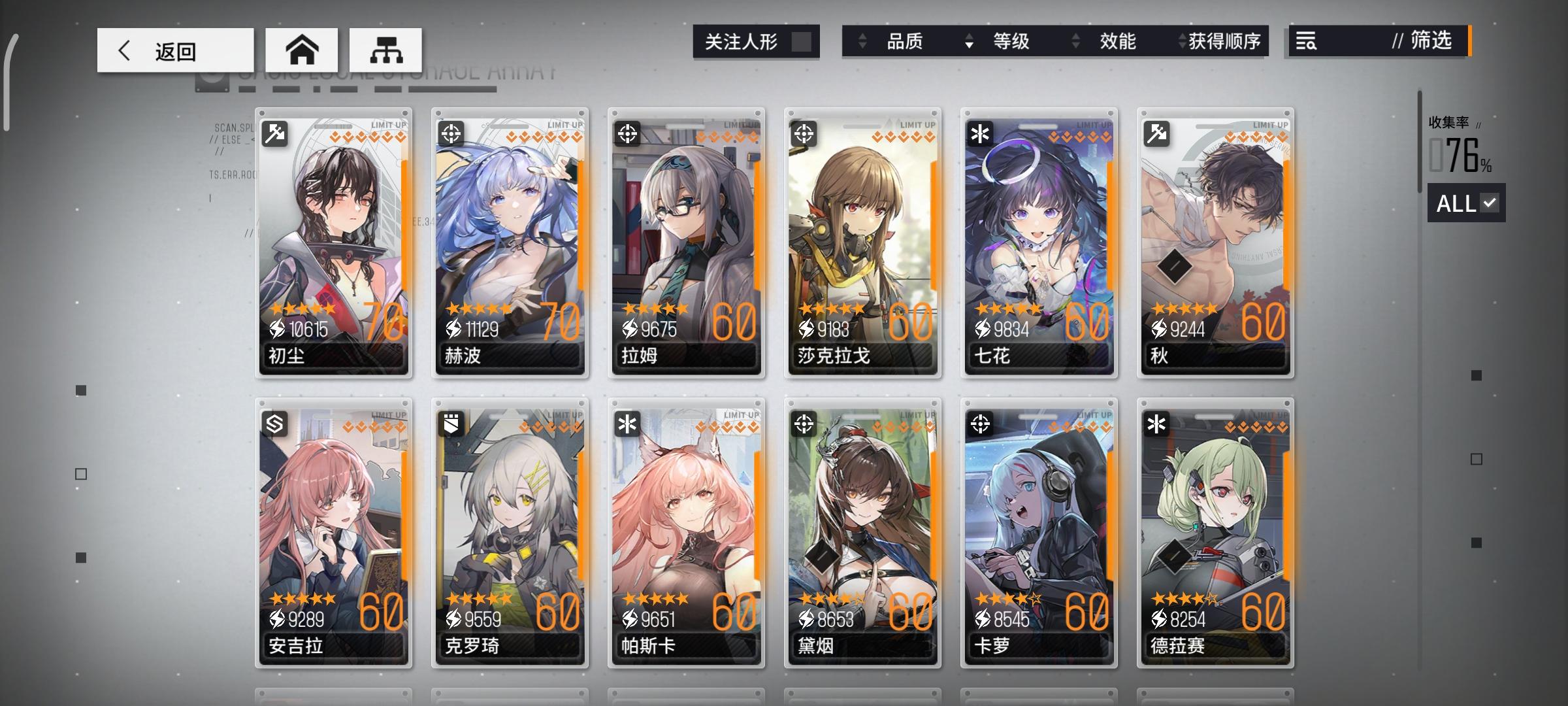
Task: Click the 返回 back button
Action: click(x=174, y=50)
